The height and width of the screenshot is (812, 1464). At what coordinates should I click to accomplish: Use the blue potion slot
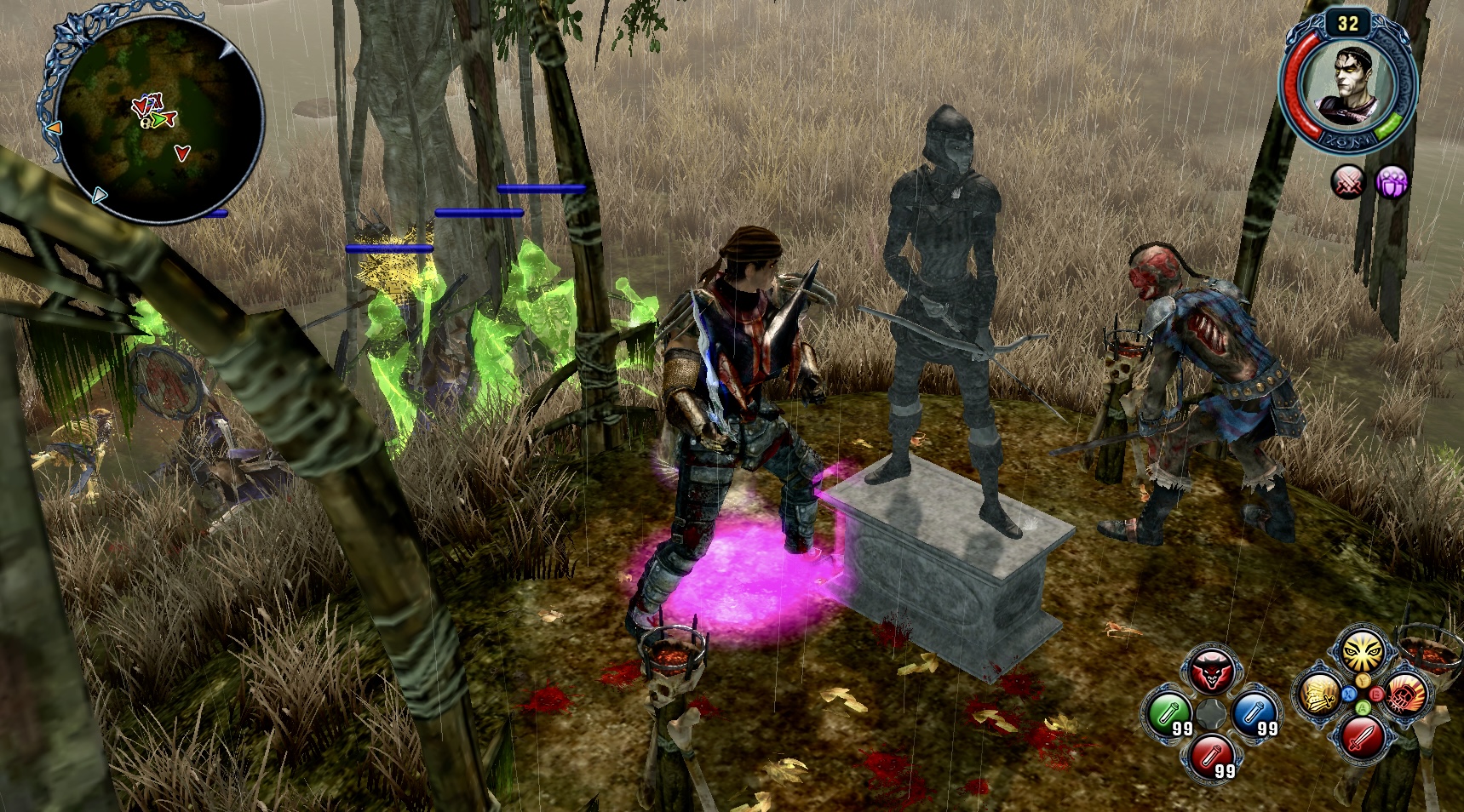[1254, 713]
